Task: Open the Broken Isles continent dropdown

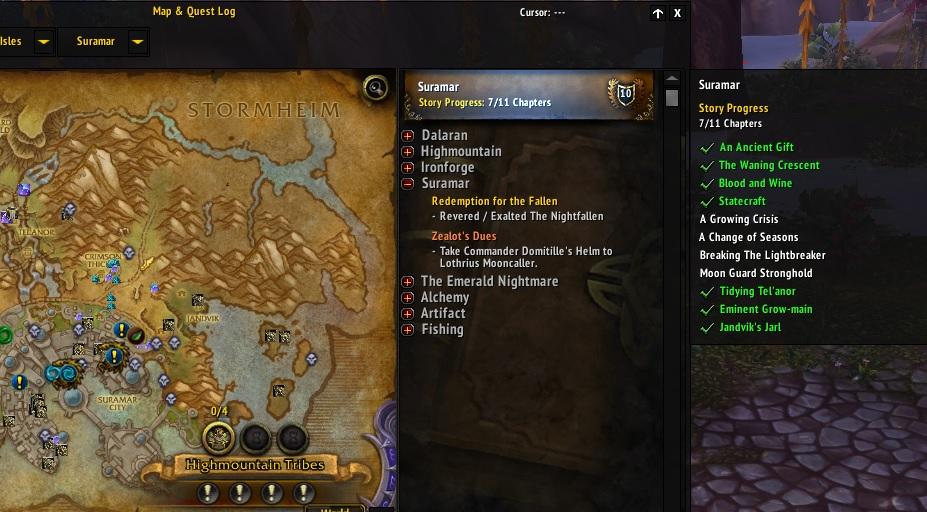Action: (x=43, y=42)
